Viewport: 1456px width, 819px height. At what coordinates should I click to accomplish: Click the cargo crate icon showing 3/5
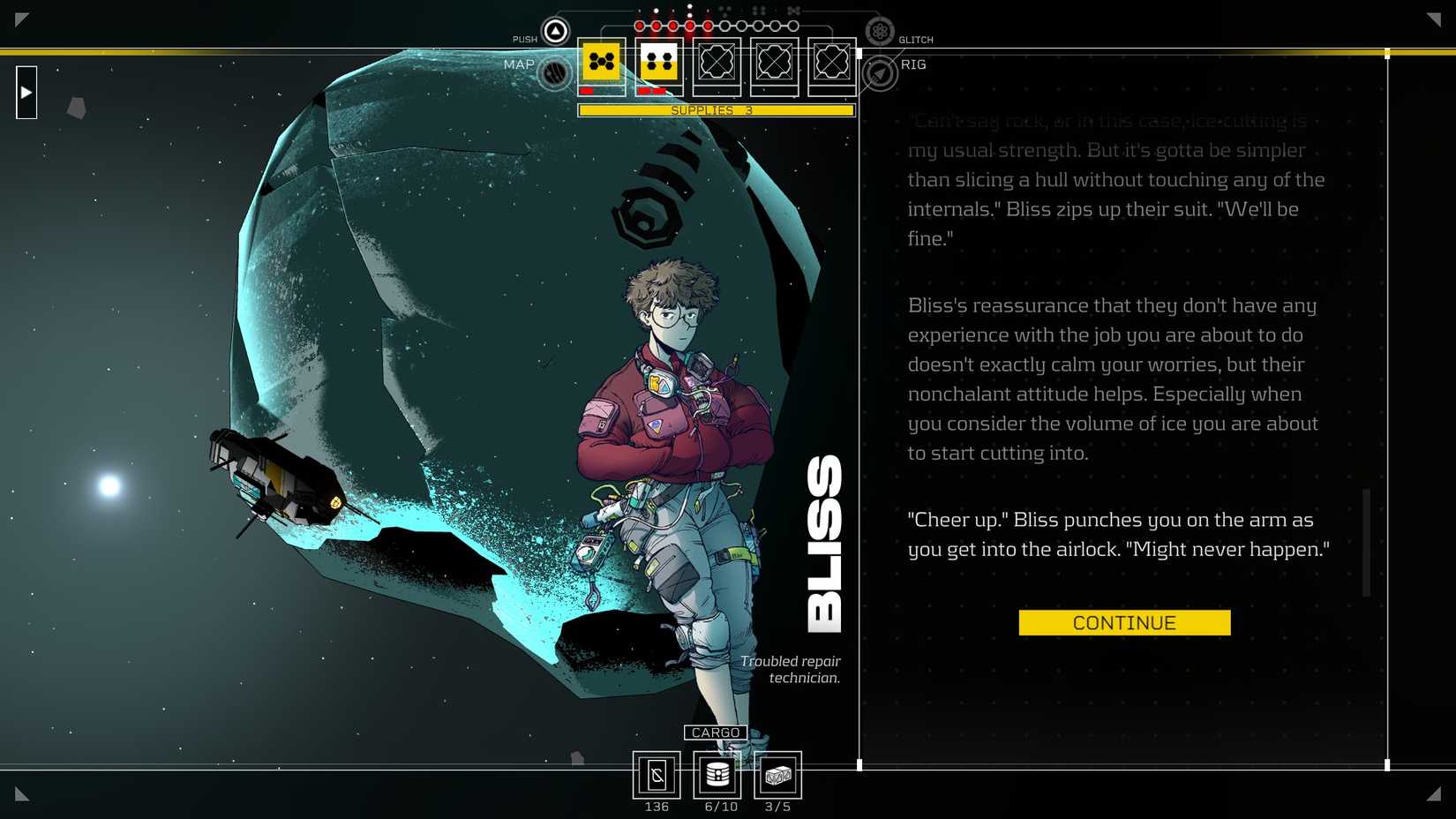[777, 775]
